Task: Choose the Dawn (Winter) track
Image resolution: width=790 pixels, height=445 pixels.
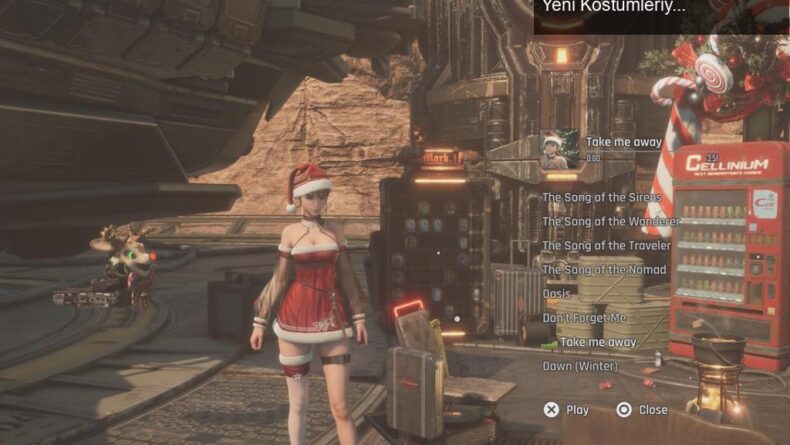Action: tap(580, 366)
